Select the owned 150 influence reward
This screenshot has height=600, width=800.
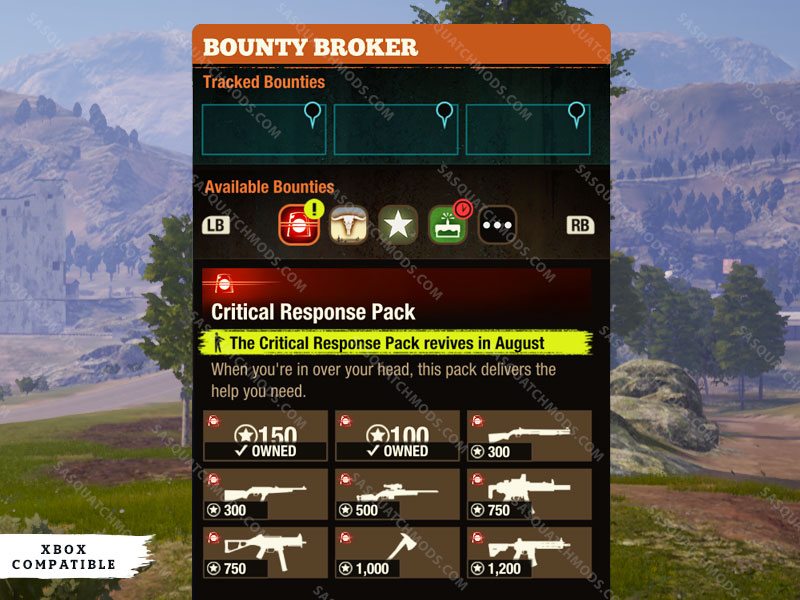pos(265,436)
